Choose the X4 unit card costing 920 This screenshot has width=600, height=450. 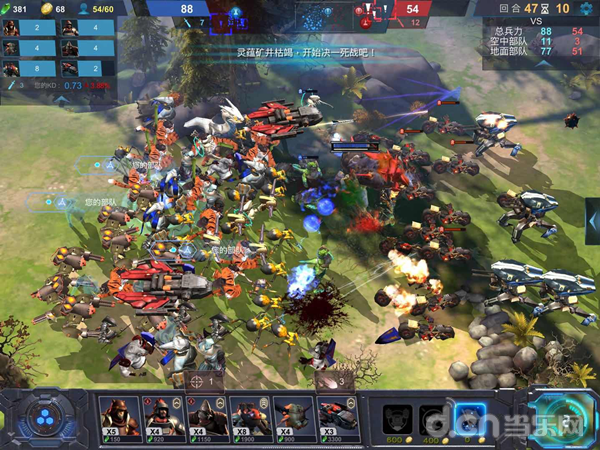[163, 416]
